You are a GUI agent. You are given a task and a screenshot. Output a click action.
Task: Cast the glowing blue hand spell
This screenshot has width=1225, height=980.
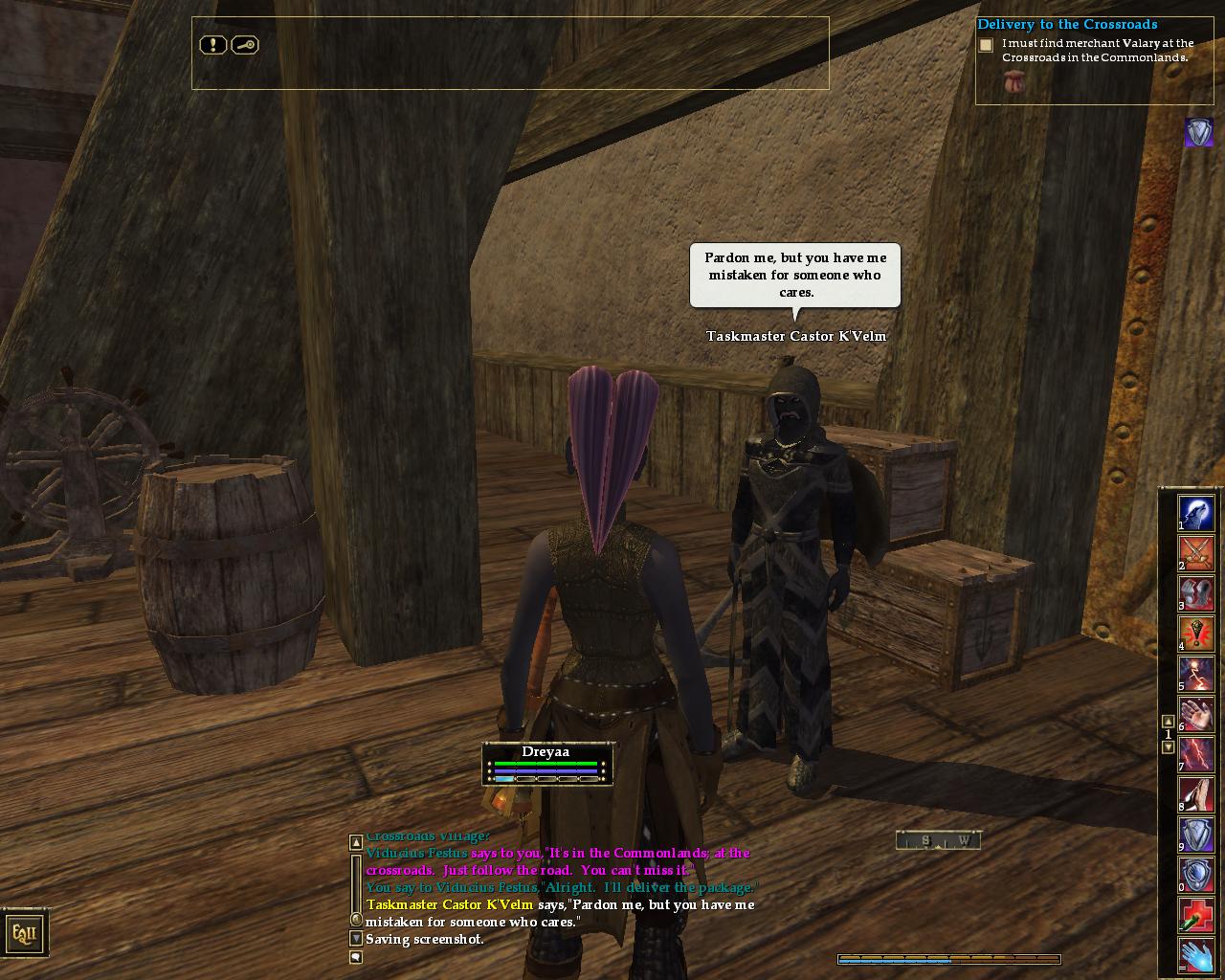tap(1196, 955)
